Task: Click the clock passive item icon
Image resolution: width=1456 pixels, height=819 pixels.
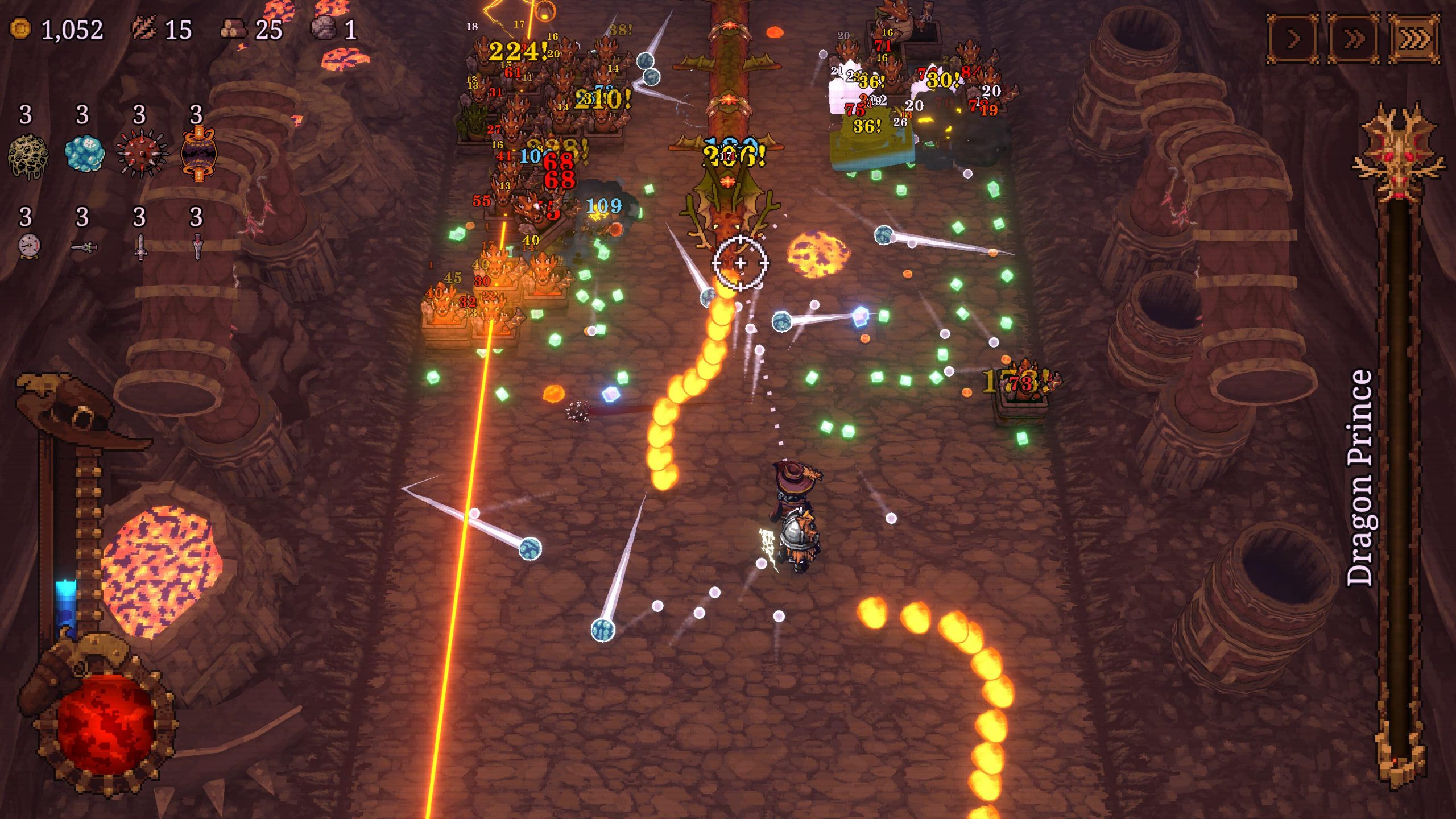Action: 28,247
